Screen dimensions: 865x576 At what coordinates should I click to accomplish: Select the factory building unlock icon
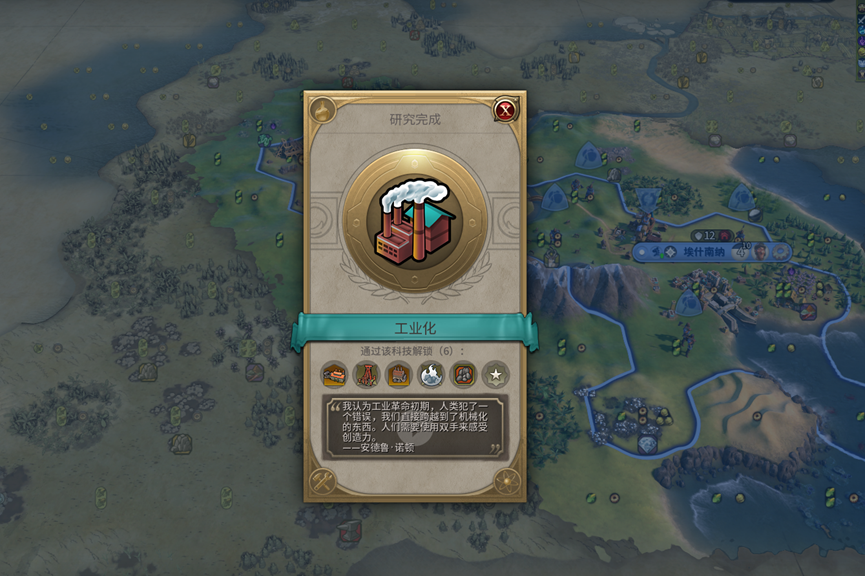point(334,375)
